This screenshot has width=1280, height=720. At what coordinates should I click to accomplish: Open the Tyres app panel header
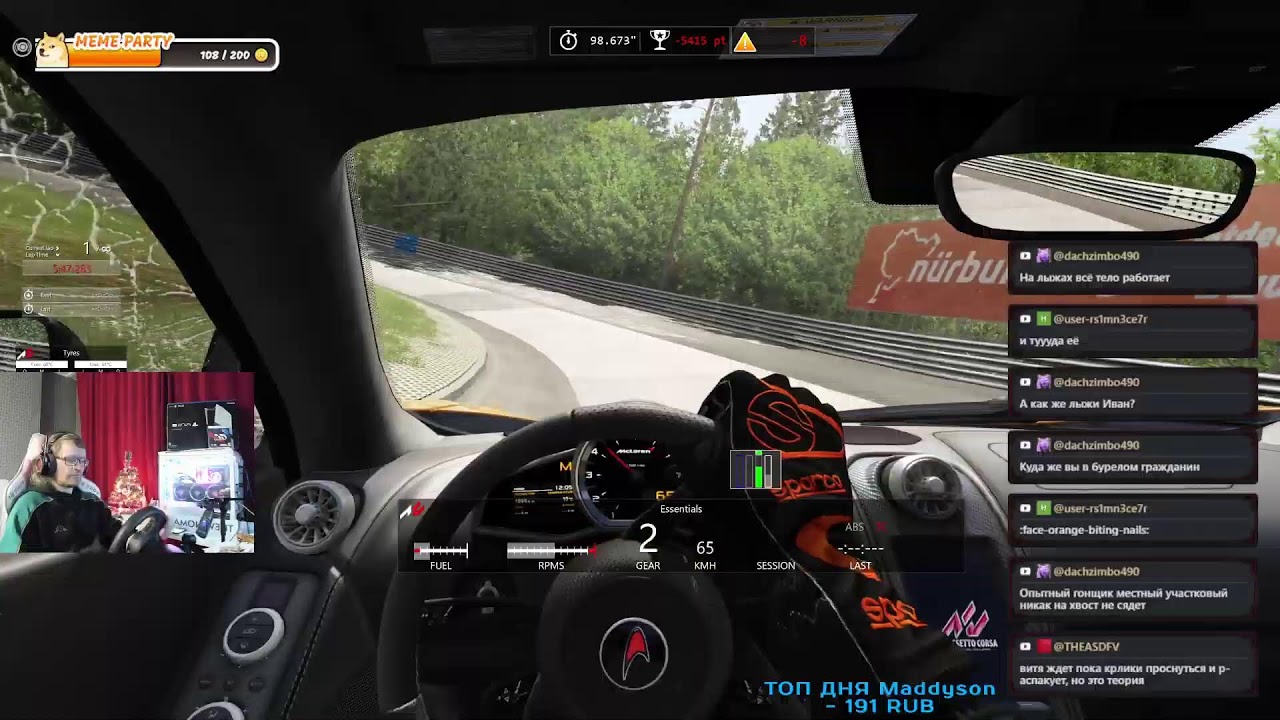coord(71,353)
